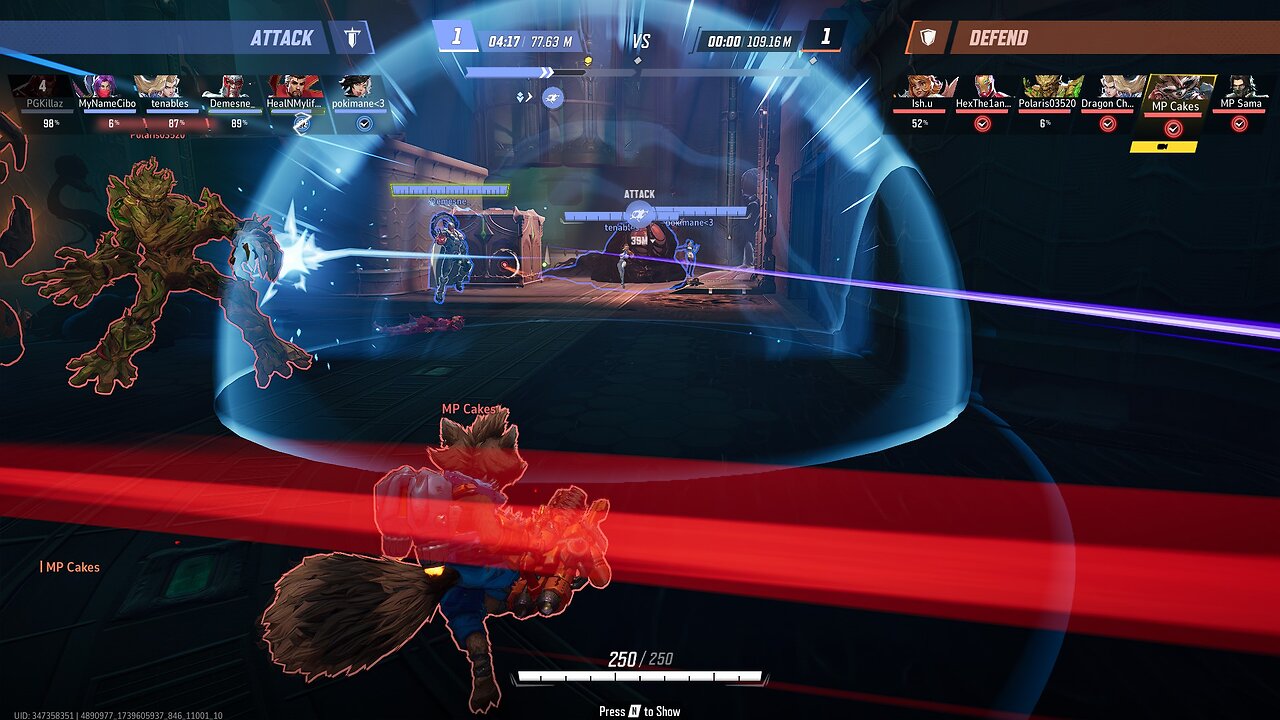Switch to HexThe1an's Iron Man portrait
This screenshot has width=1280, height=720.
984,88
